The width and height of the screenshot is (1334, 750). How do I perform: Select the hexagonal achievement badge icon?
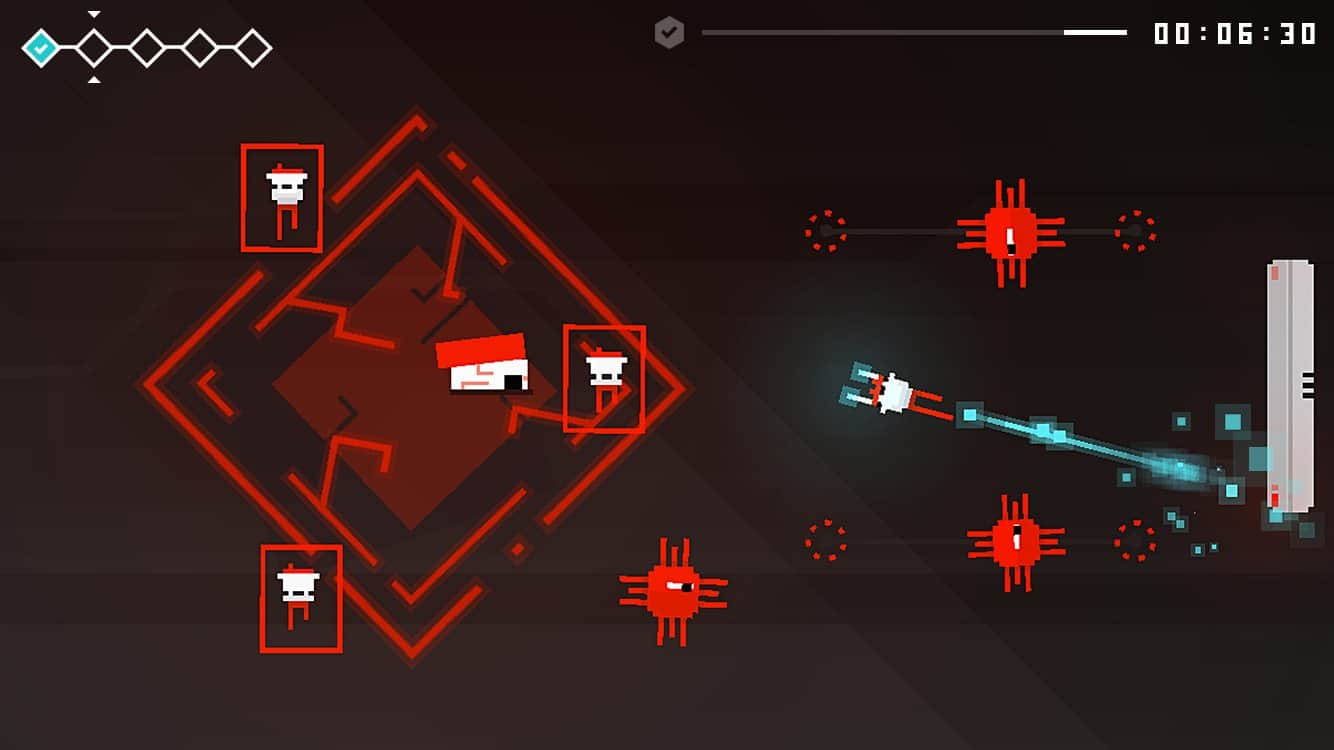pos(668,33)
